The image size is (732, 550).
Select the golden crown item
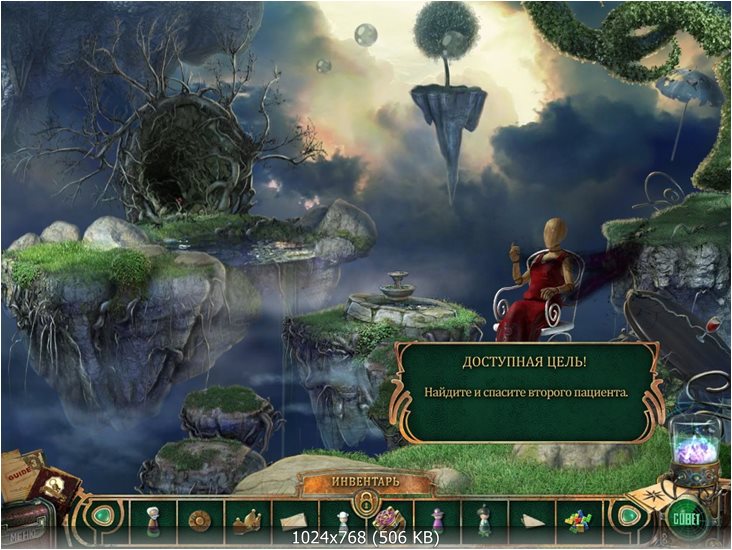pyautogui.click(x=247, y=518)
